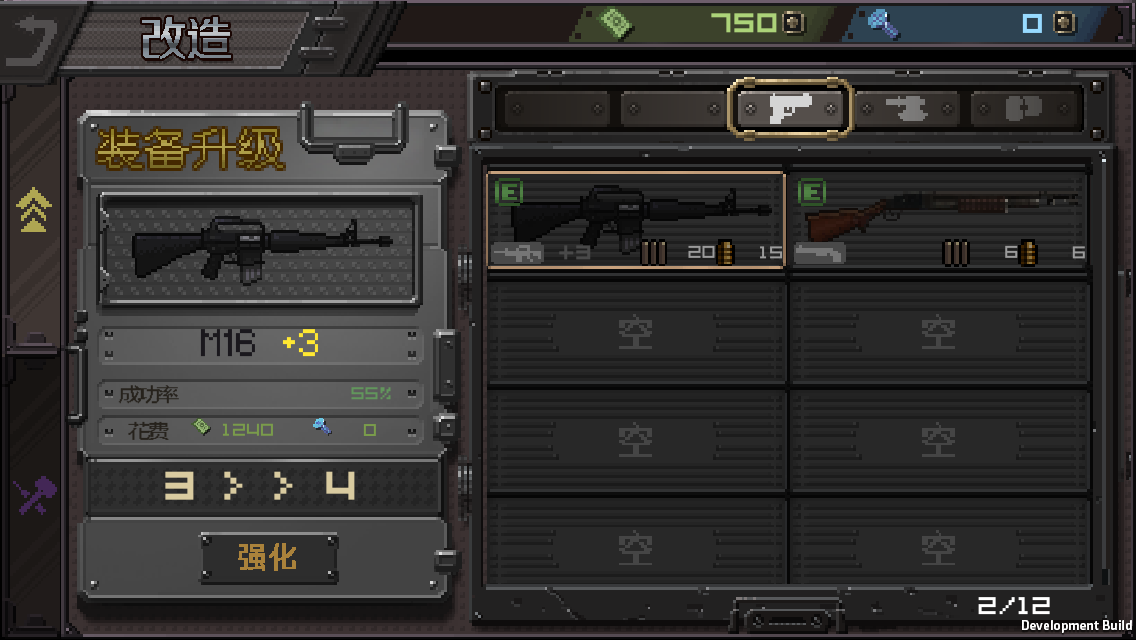The image size is (1136, 640).
Task: Select the M16 rifle inventory slot
Action: pos(636,220)
